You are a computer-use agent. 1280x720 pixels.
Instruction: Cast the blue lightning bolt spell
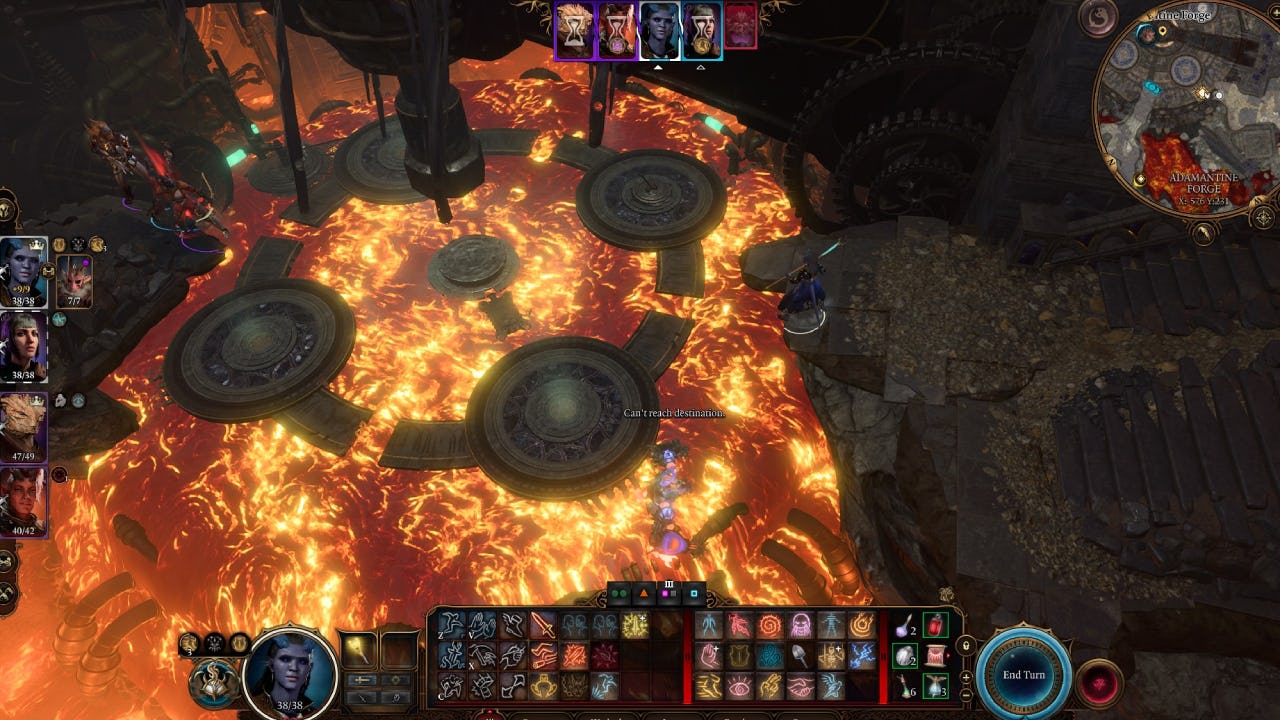pos(862,656)
